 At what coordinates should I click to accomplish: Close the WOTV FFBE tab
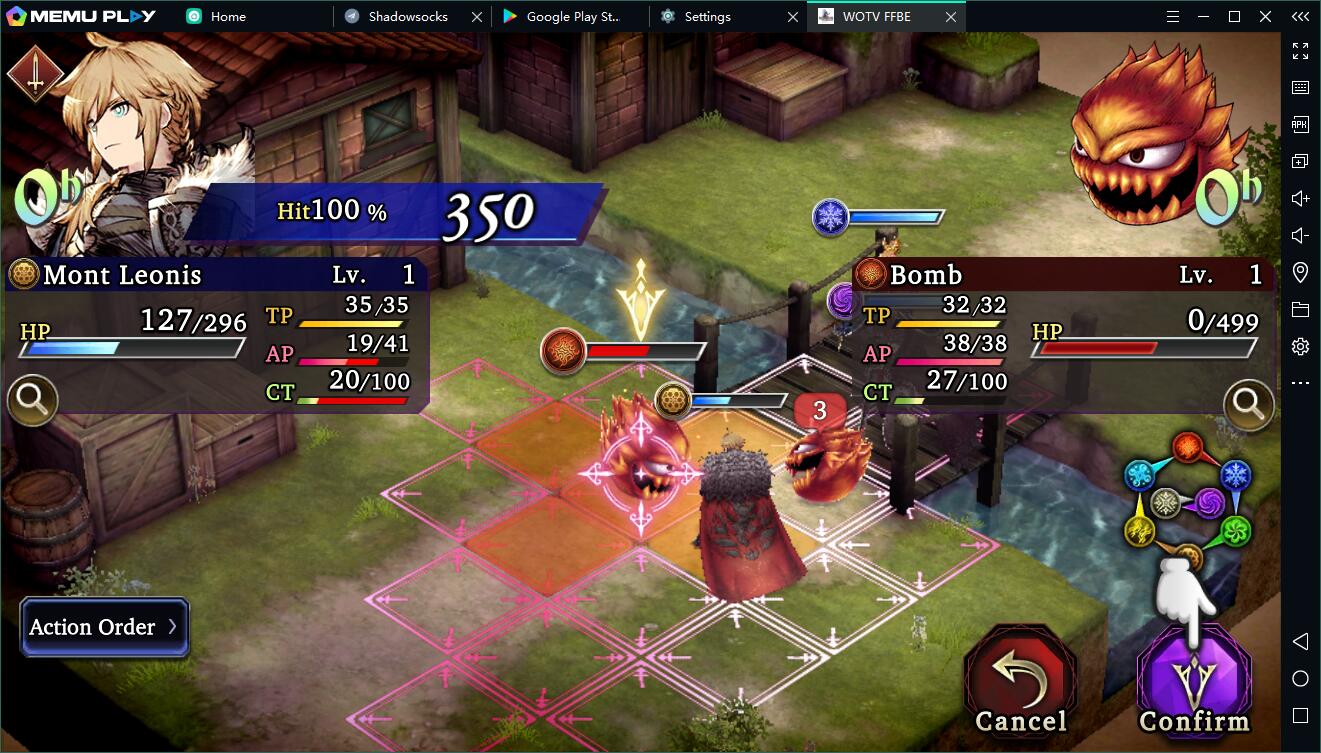[951, 16]
